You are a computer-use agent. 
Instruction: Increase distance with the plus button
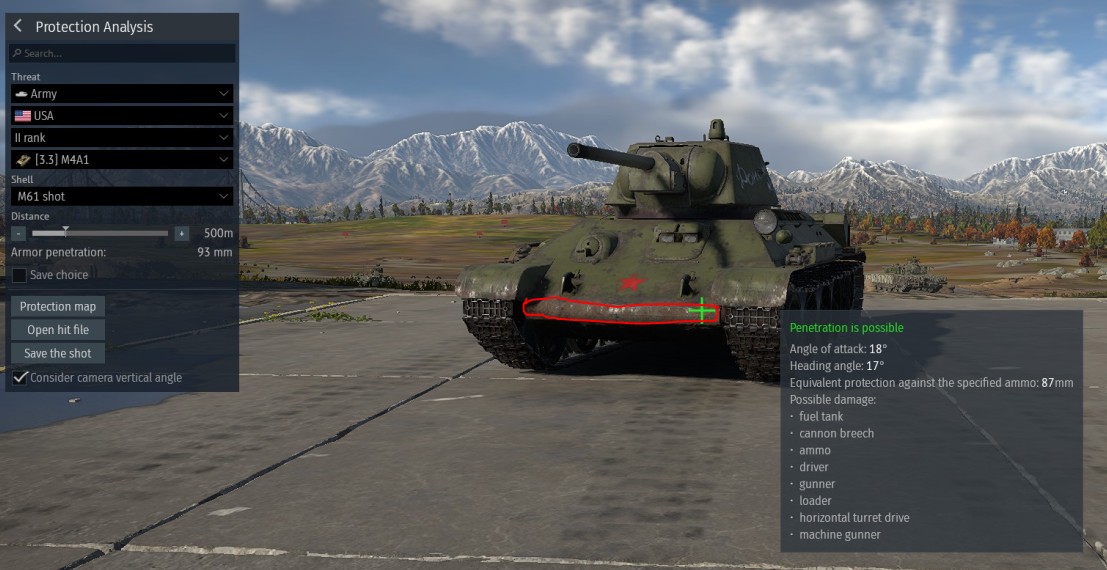pyautogui.click(x=181, y=233)
